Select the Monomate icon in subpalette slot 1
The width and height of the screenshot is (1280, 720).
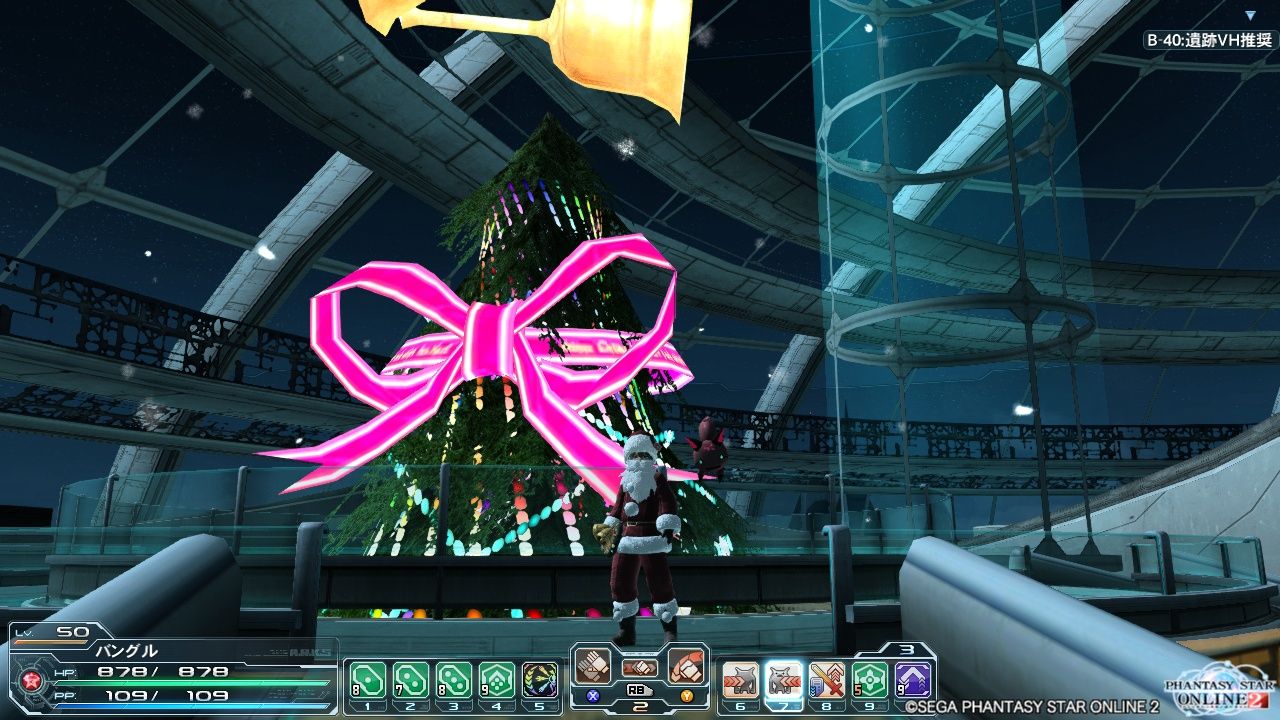(367, 676)
